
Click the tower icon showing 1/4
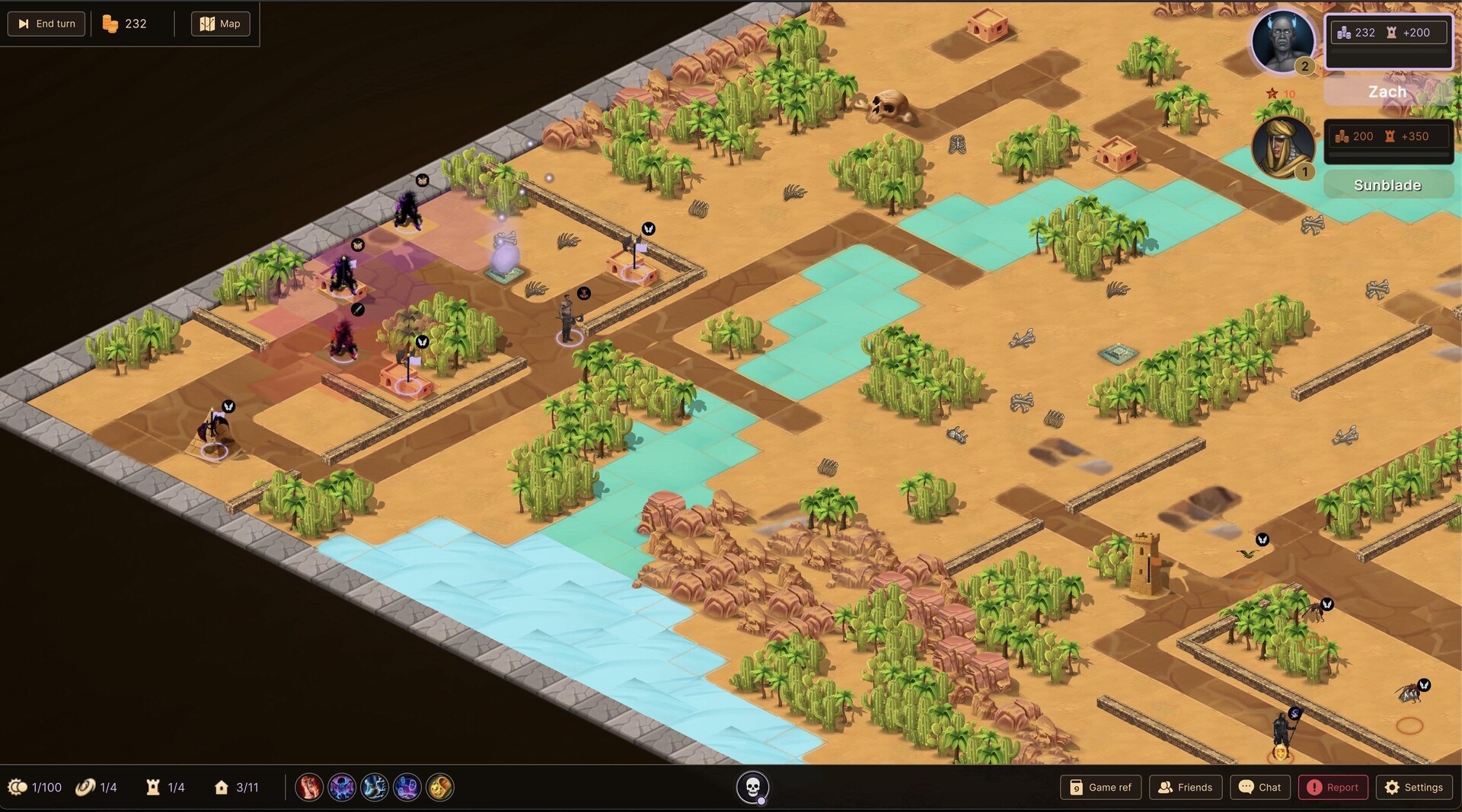164,788
